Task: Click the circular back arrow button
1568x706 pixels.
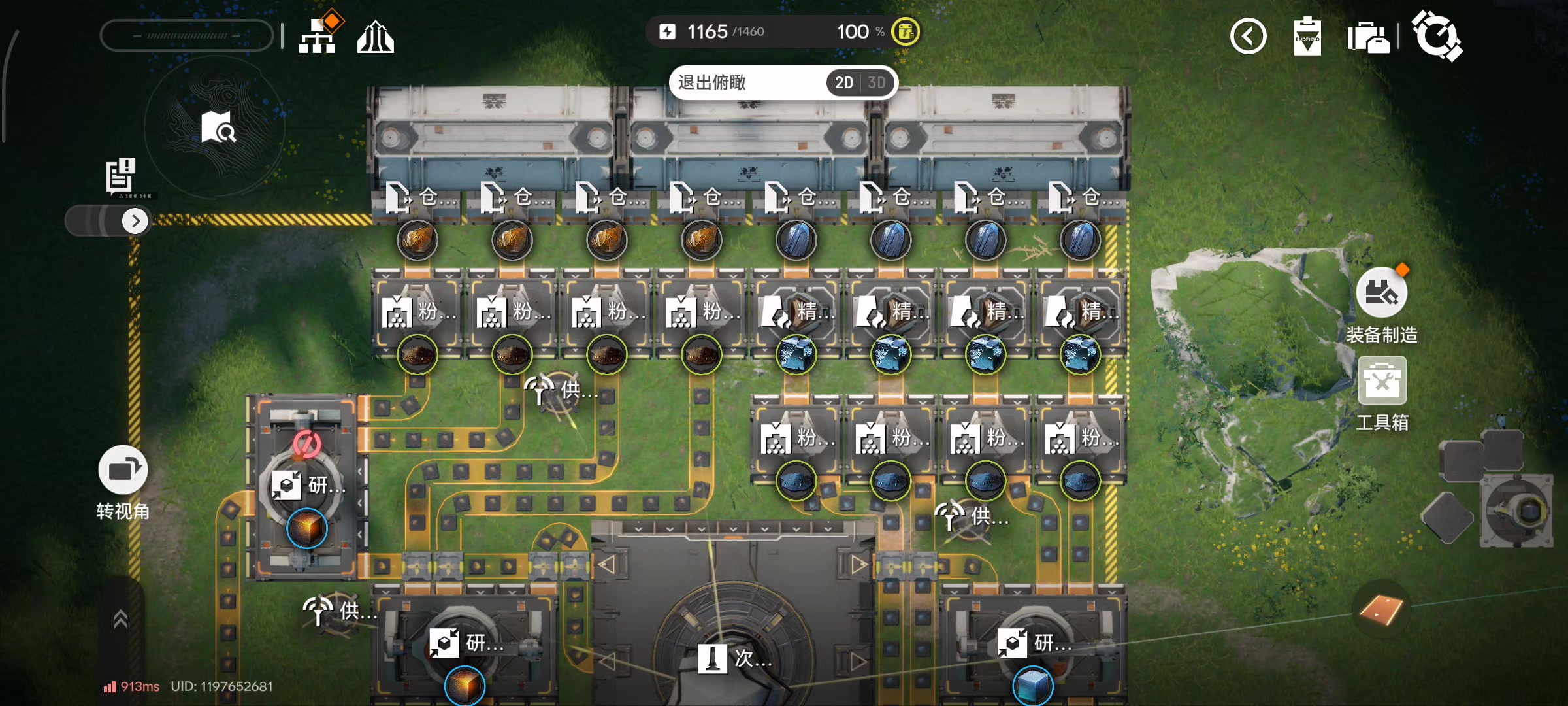Action: (1248, 37)
